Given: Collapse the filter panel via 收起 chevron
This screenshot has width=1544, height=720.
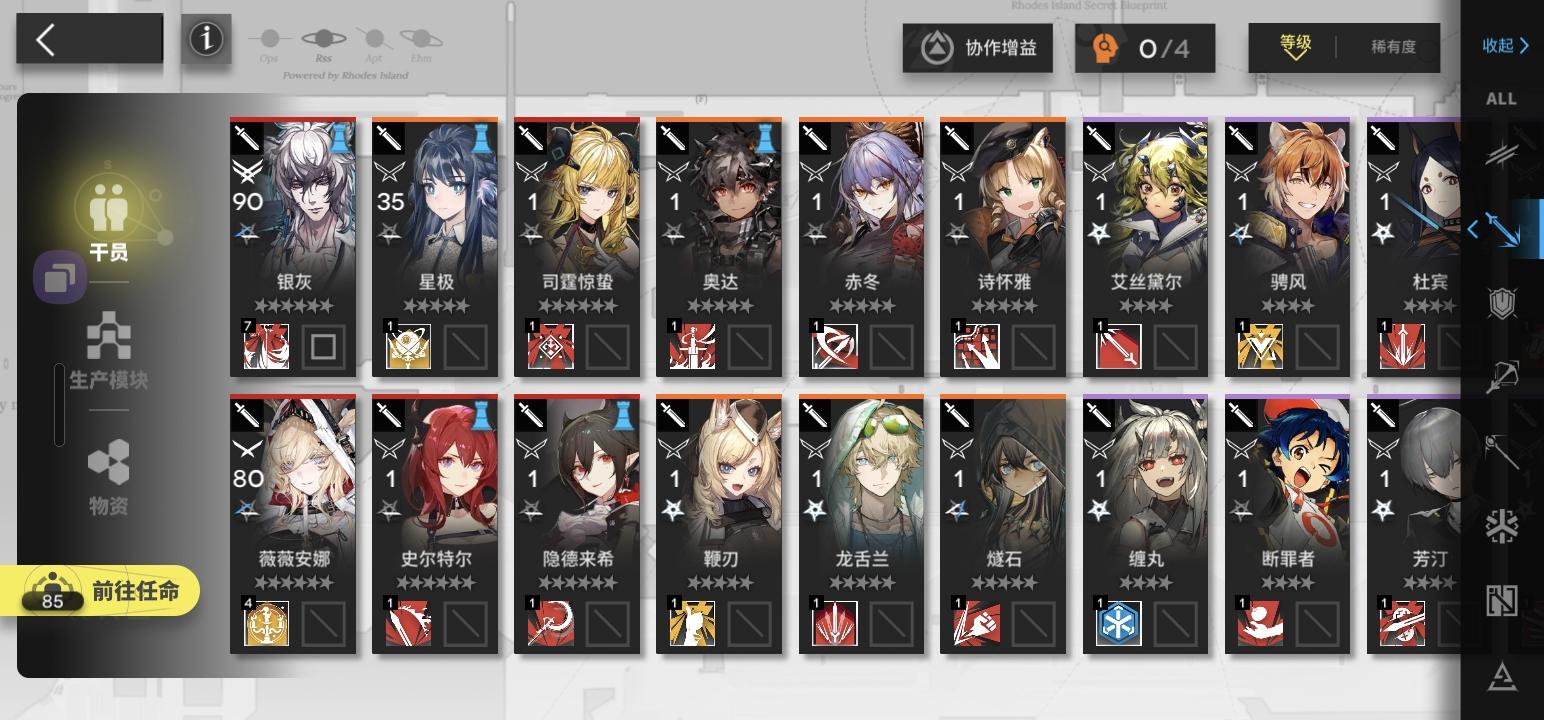Looking at the screenshot, I should [1503, 45].
